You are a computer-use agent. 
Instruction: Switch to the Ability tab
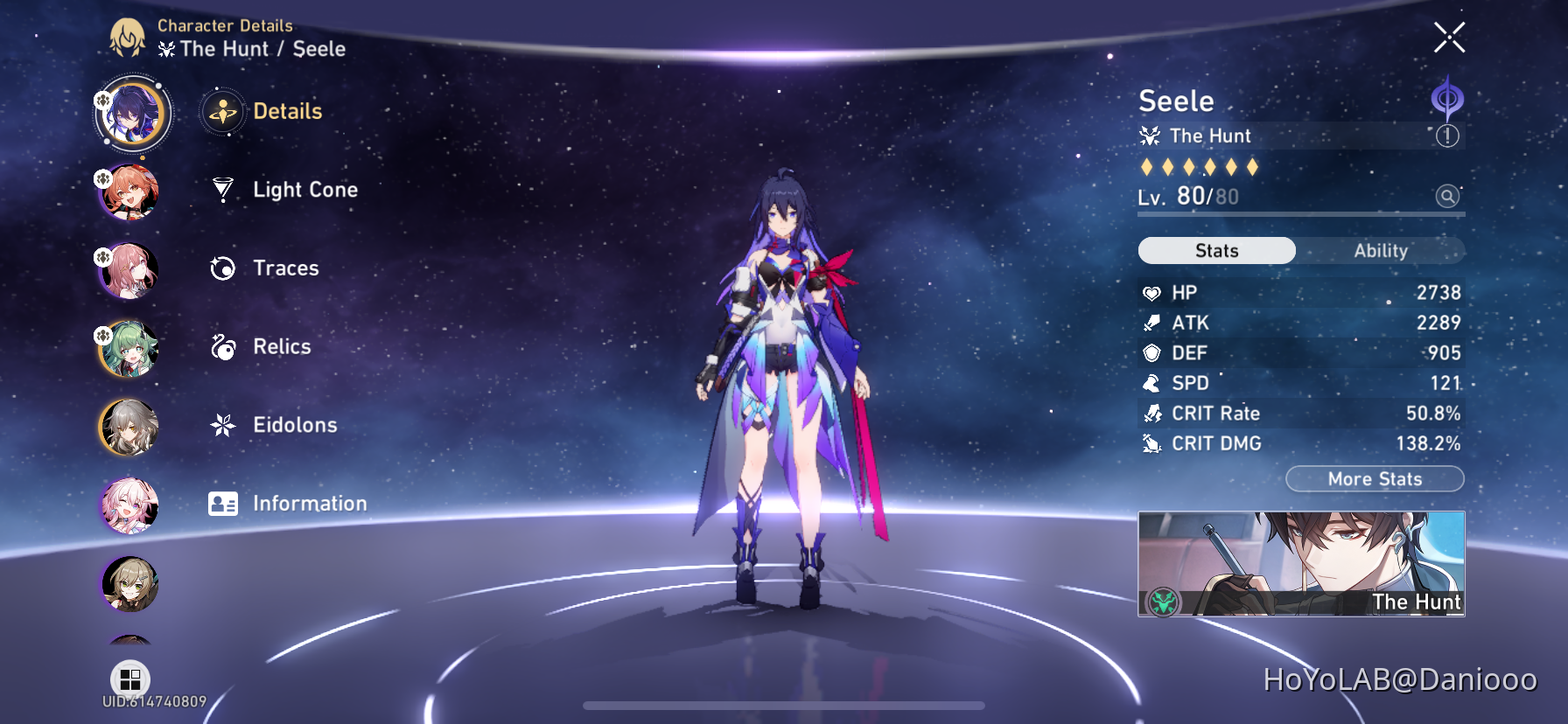pyautogui.click(x=1380, y=251)
